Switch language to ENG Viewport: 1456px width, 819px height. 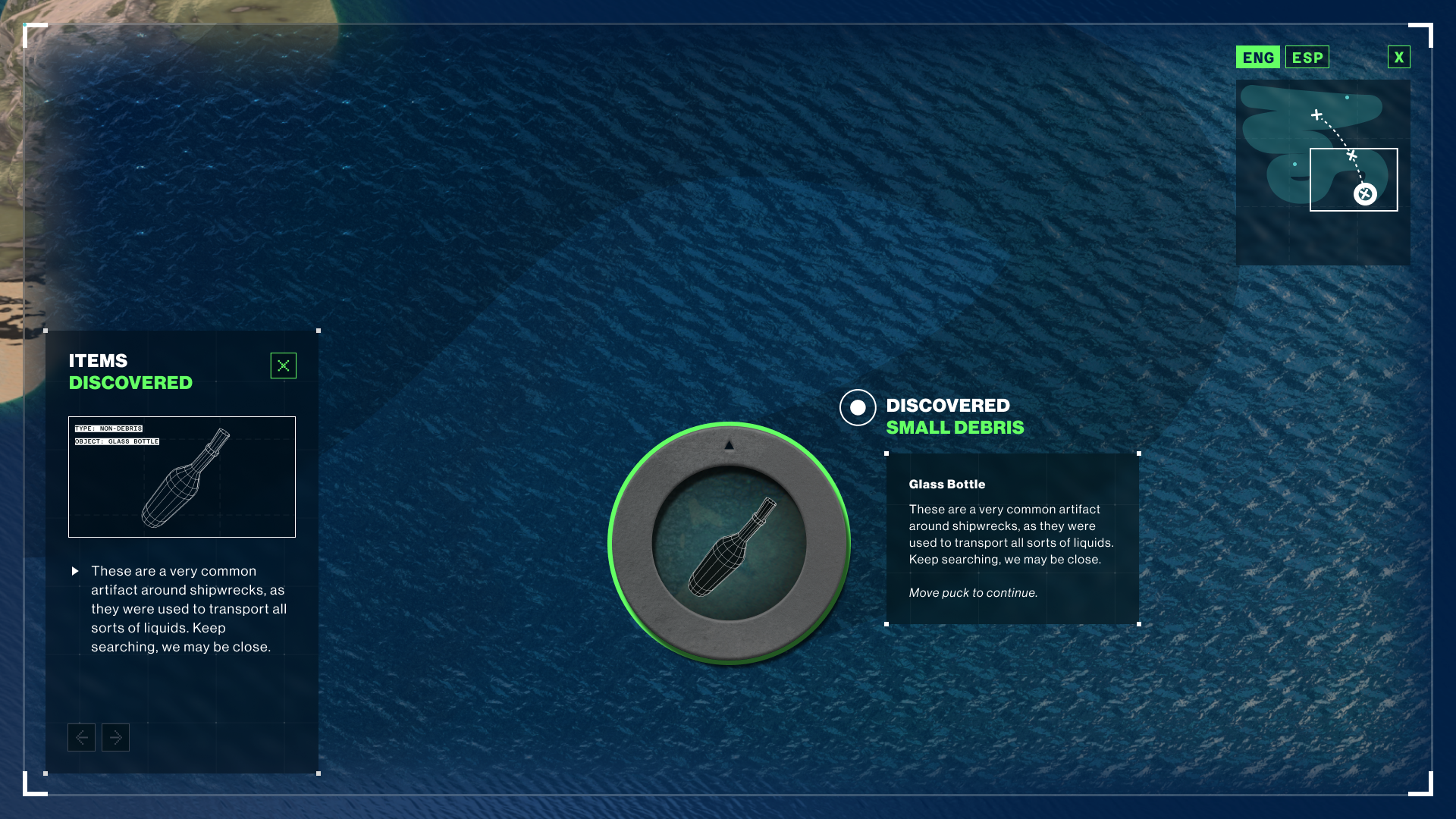coord(1257,58)
